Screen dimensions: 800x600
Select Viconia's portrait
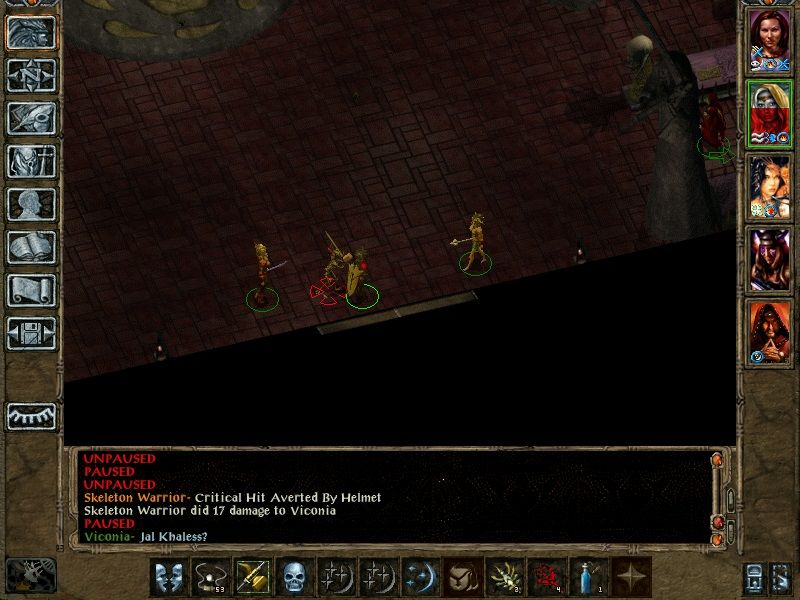770,113
